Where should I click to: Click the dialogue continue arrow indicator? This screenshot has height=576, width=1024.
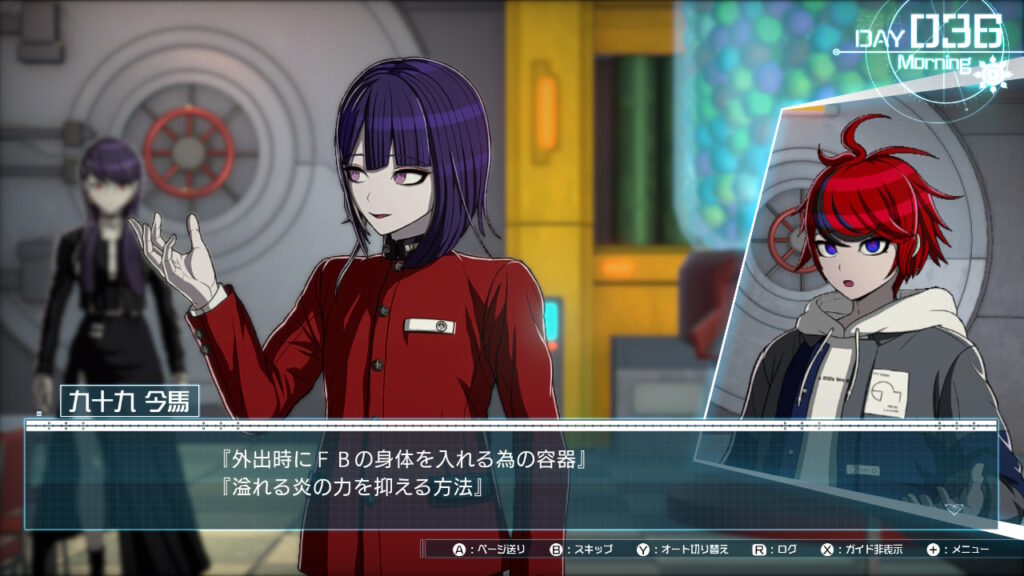click(x=954, y=508)
